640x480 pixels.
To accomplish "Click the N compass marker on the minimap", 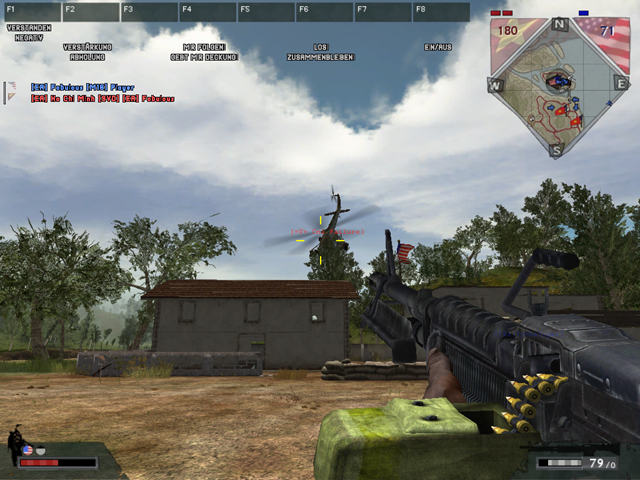I will pyautogui.click(x=558, y=23).
